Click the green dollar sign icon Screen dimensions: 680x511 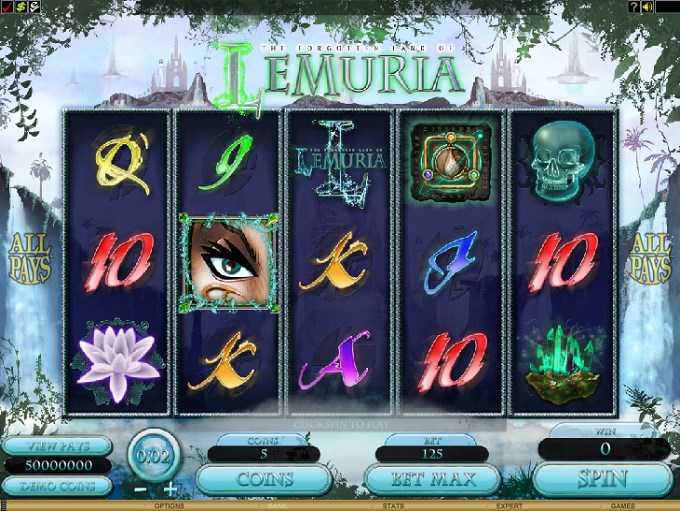[x=19, y=7]
